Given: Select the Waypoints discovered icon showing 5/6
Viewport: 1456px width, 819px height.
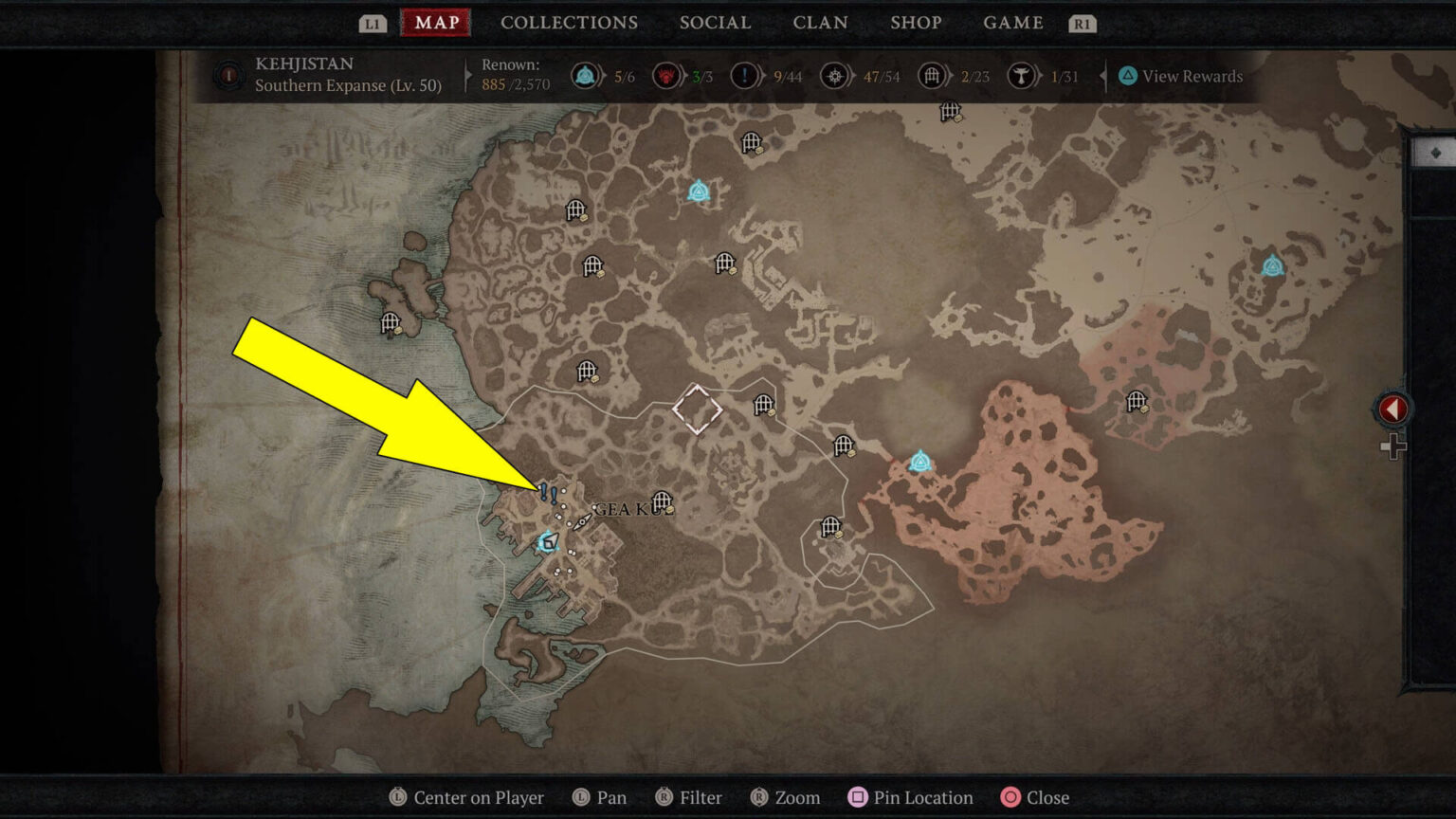Looking at the screenshot, I should click(586, 76).
